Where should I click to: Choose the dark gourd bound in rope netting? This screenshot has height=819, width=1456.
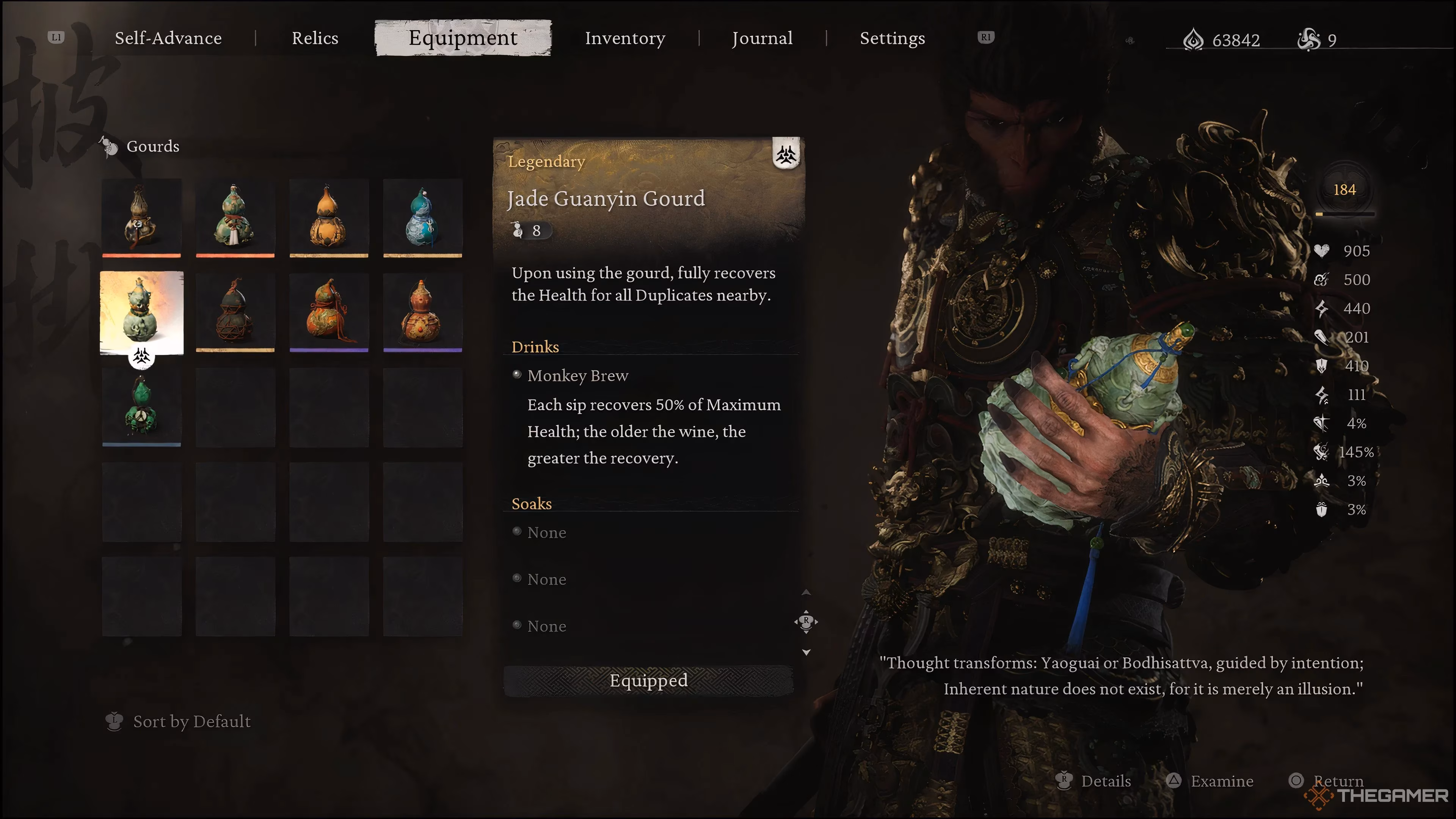235,312
